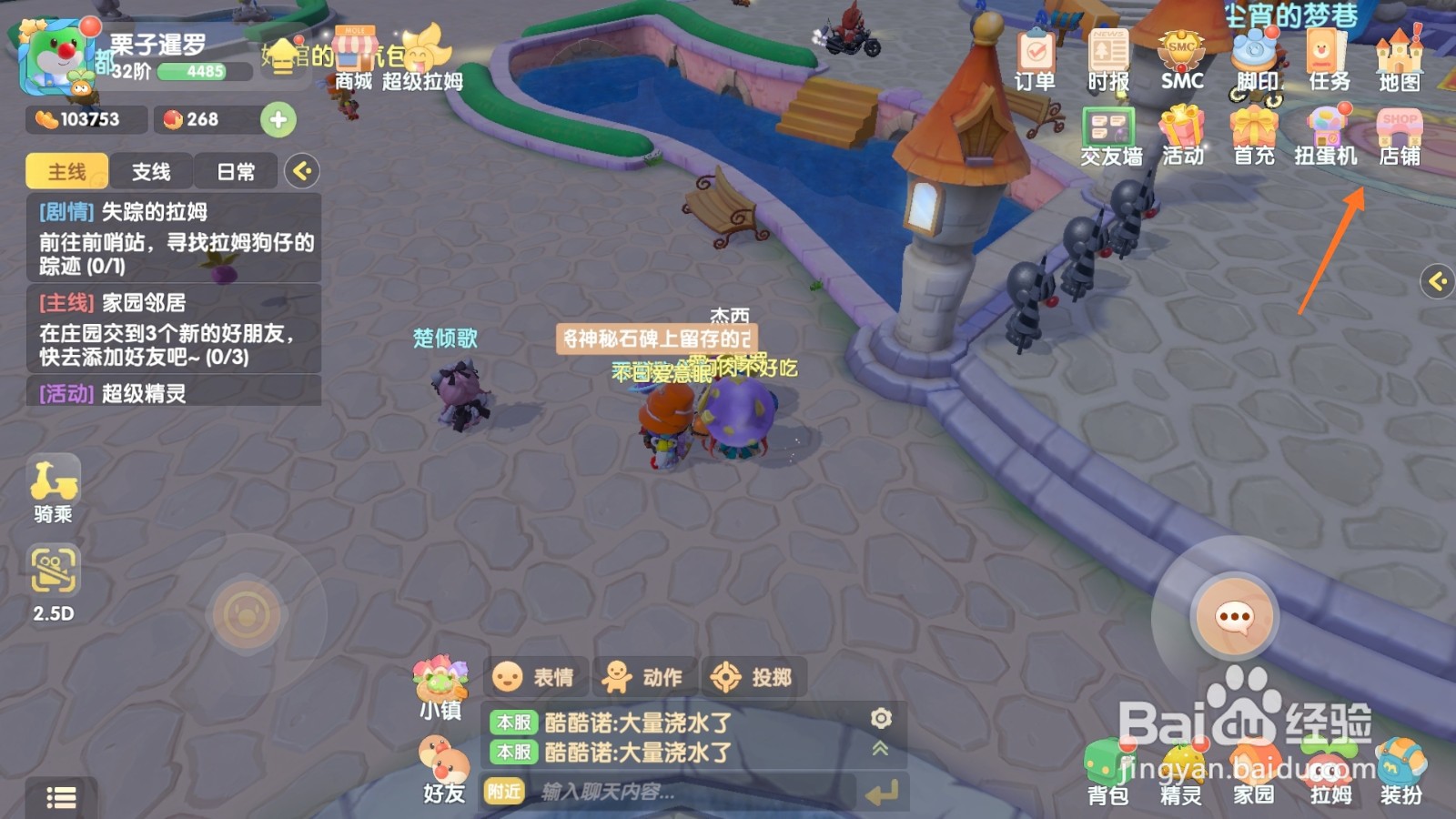Collapse the quest panel with the arrow

point(303,171)
